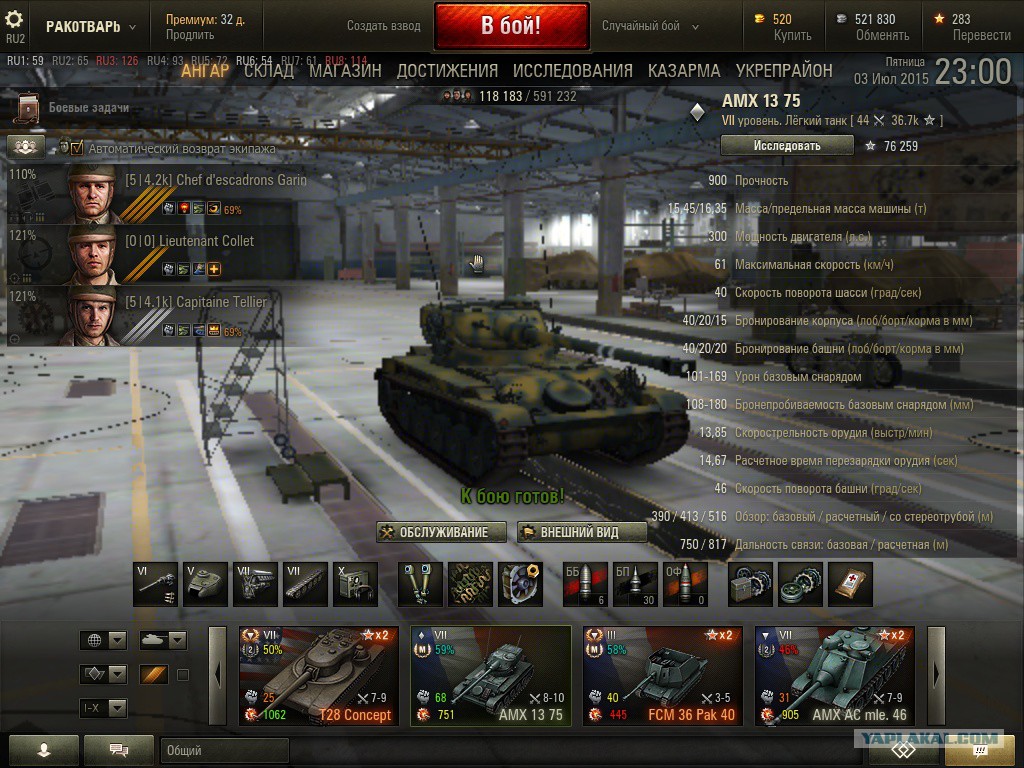Open the Случайный бой battle type dropdown

pos(650,26)
